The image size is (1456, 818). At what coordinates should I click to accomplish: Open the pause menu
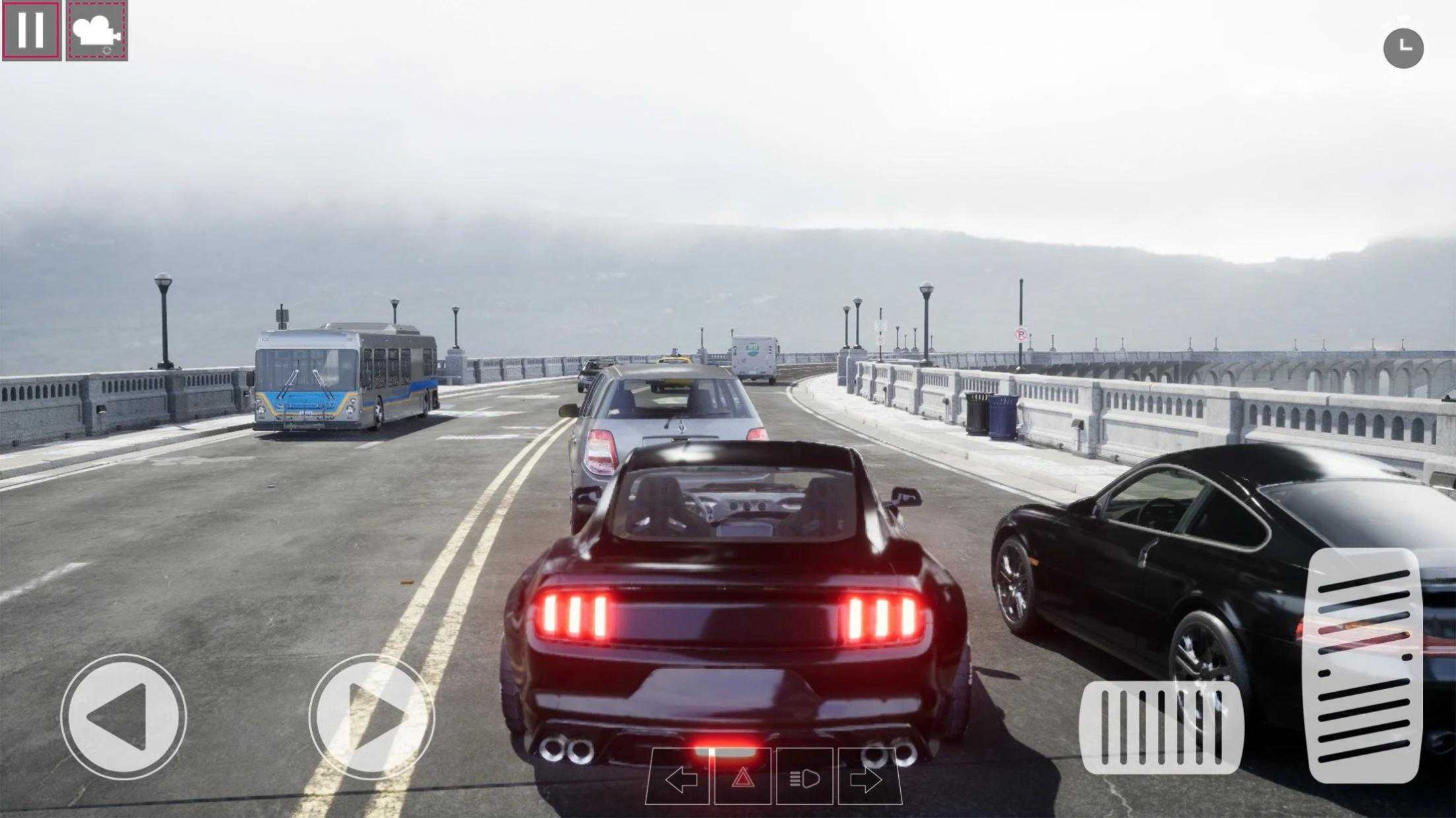[x=31, y=29]
